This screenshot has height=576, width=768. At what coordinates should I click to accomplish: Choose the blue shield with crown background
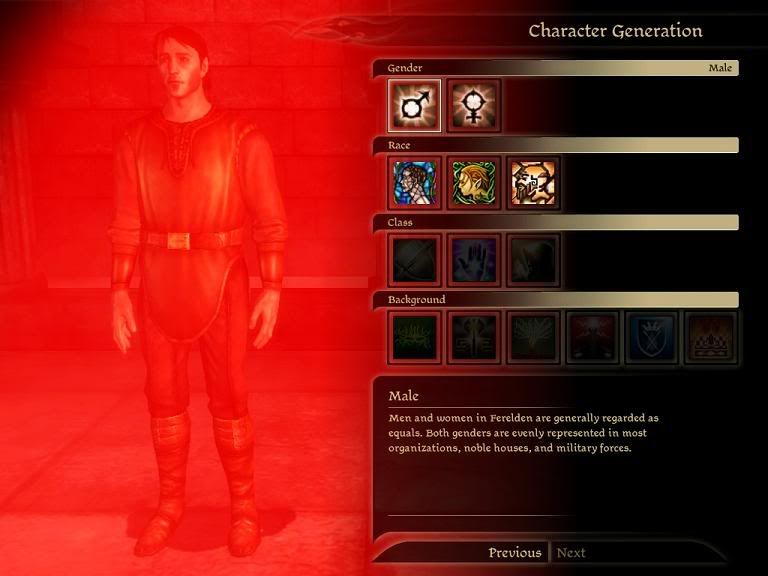pyautogui.click(x=651, y=337)
